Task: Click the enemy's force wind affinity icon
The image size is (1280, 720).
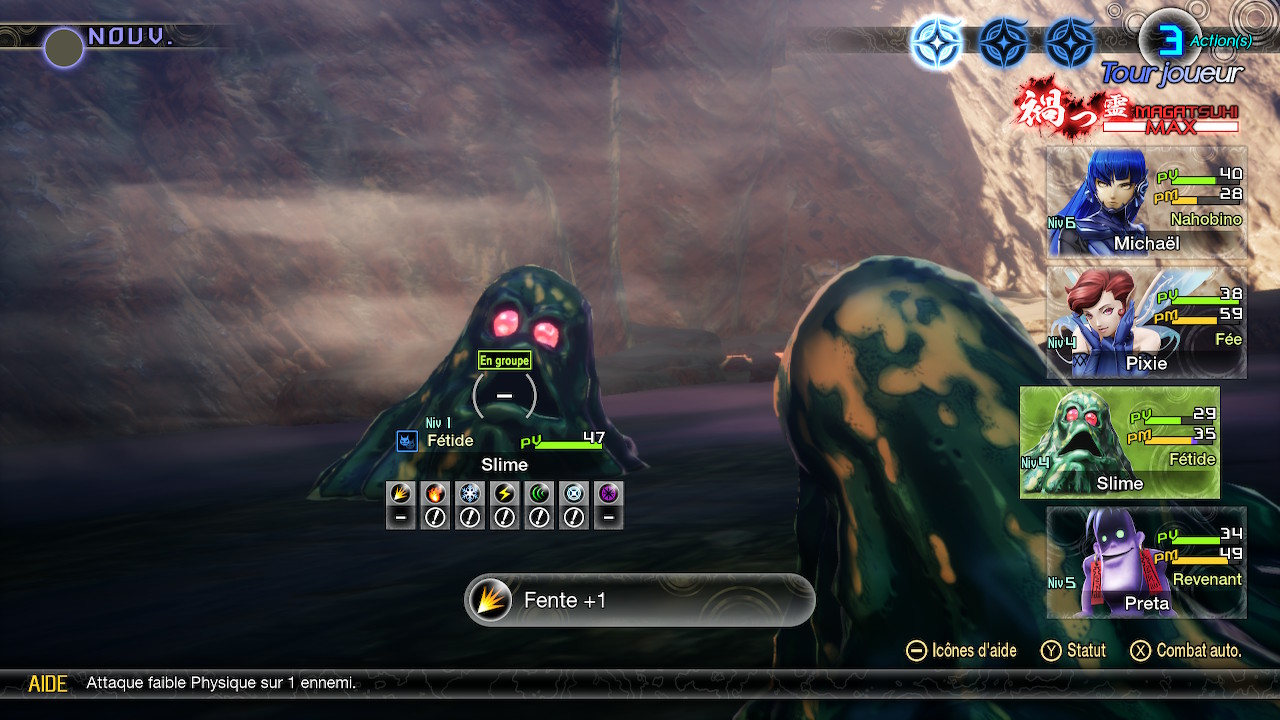Action: pos(540,493)
